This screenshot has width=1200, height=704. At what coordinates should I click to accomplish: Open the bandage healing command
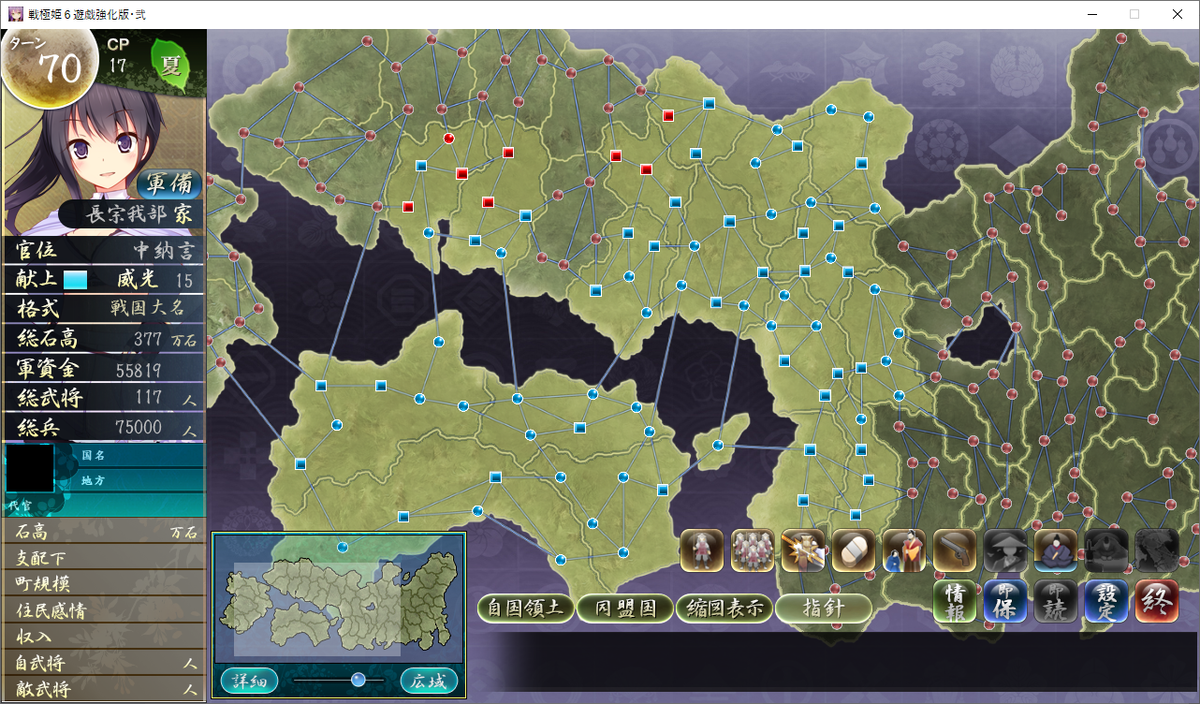click(x=854, y=550)
